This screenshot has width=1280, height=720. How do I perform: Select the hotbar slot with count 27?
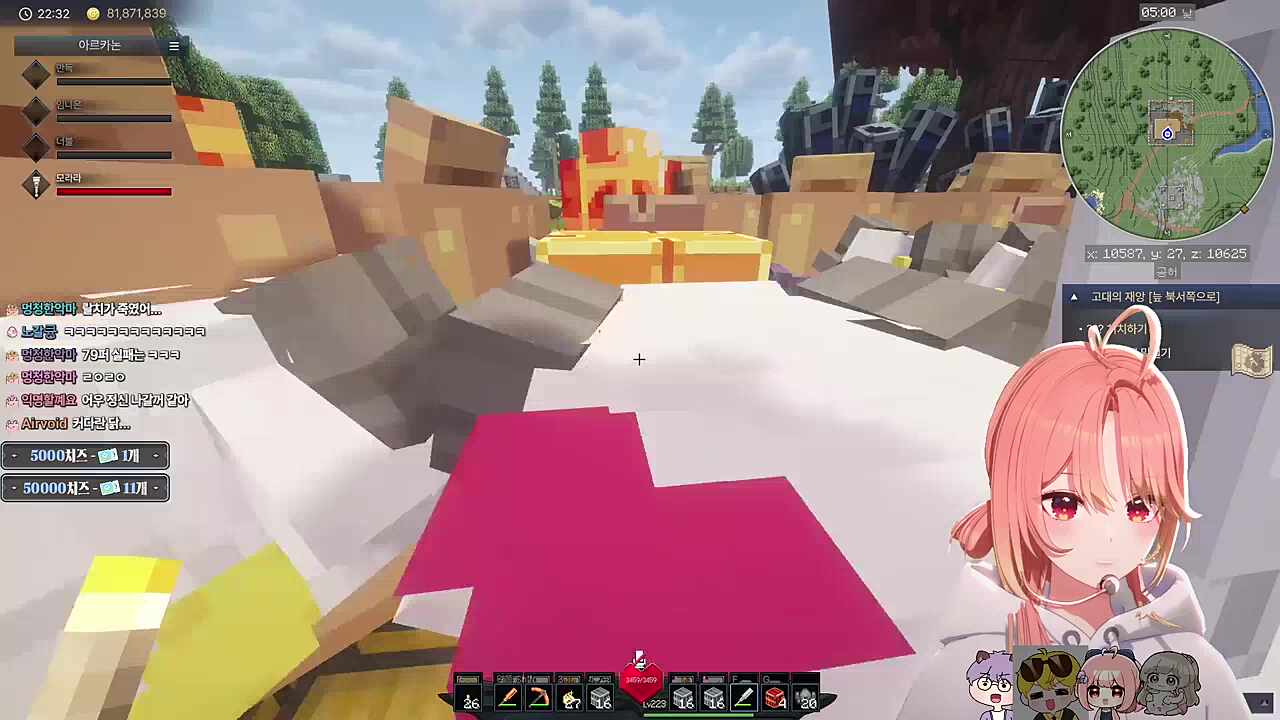point(571,697)
